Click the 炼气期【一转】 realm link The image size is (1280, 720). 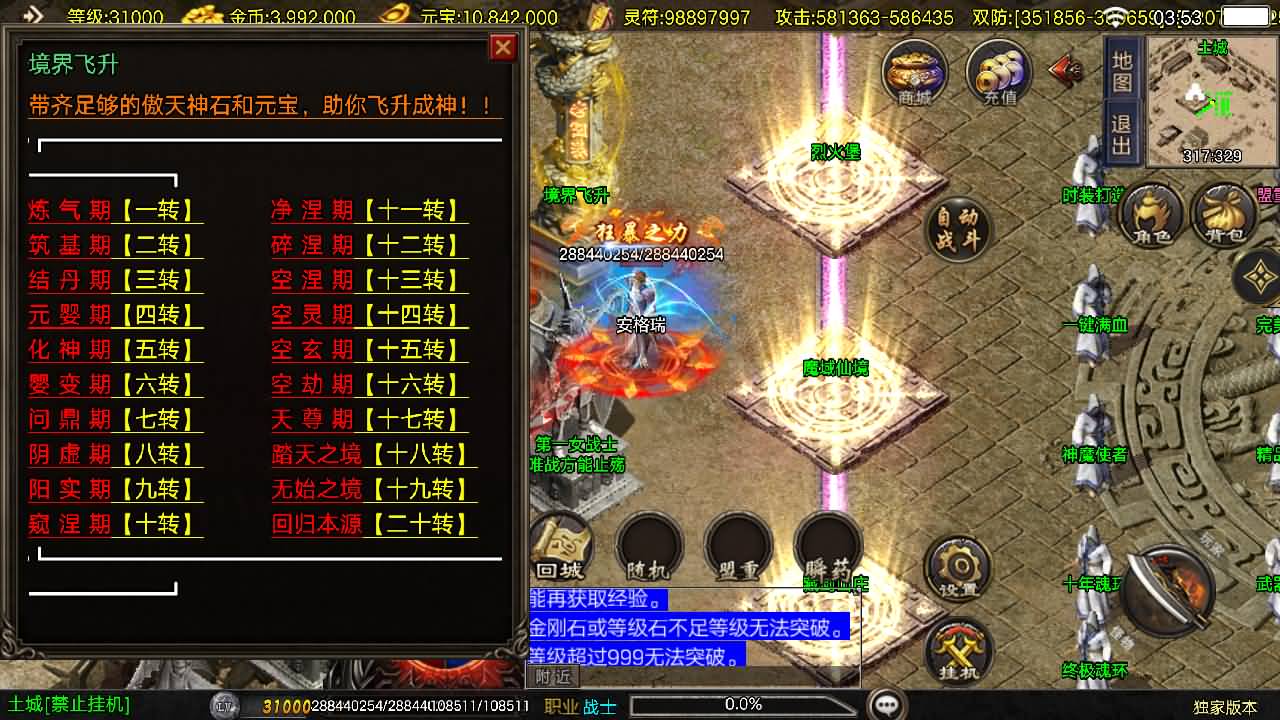[x=113, y=209]
